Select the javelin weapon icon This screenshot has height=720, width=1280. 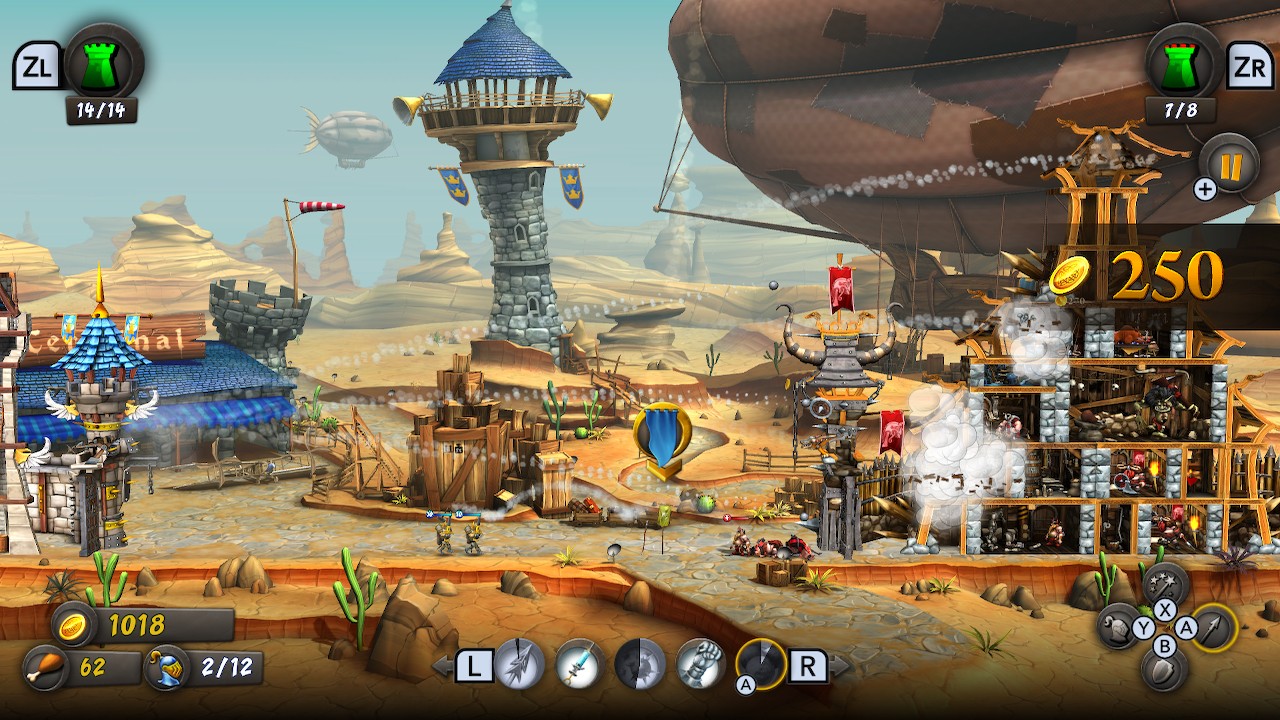tap(518, 663)
